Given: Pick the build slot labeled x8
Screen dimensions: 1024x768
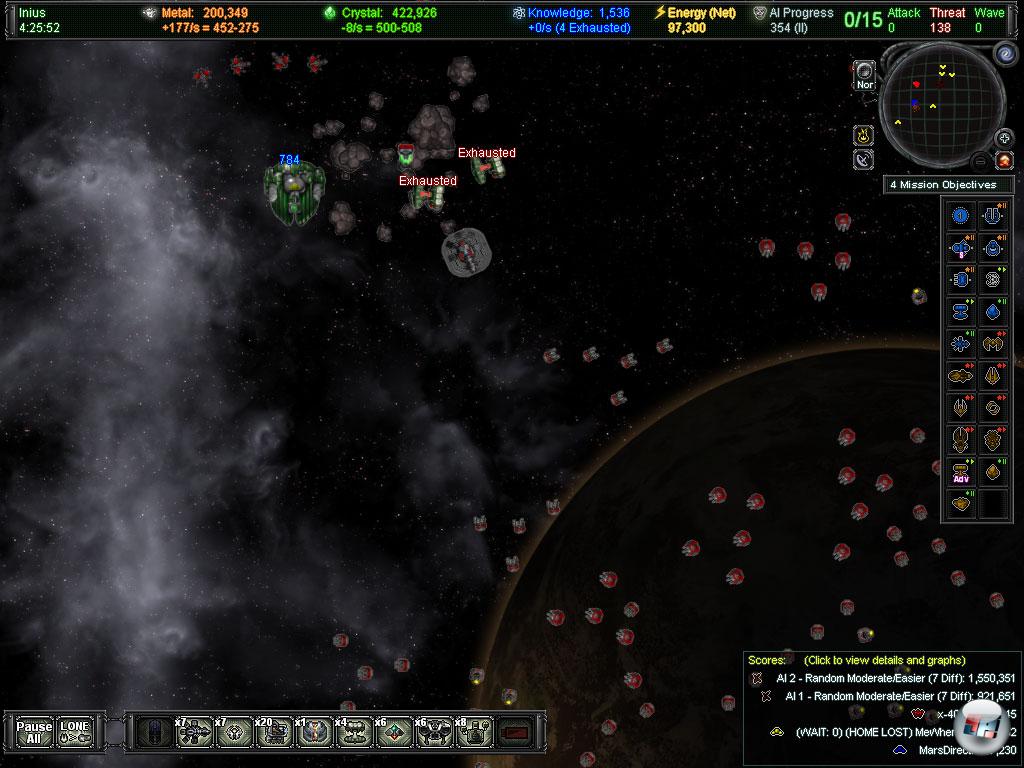Looking at the screenshot, I should pos(471,733).
